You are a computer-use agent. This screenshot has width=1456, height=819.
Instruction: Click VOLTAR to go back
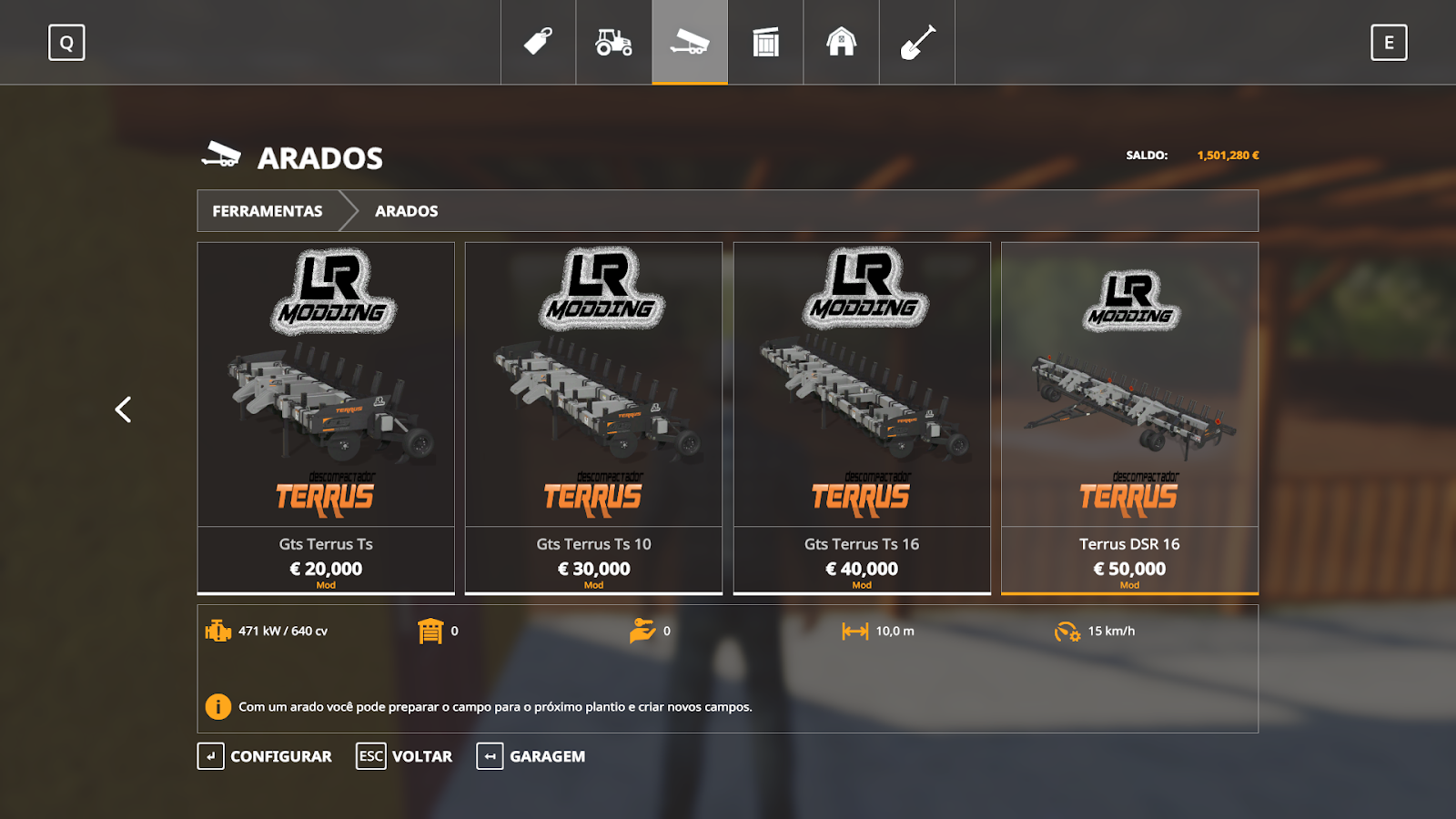point(421,756)
